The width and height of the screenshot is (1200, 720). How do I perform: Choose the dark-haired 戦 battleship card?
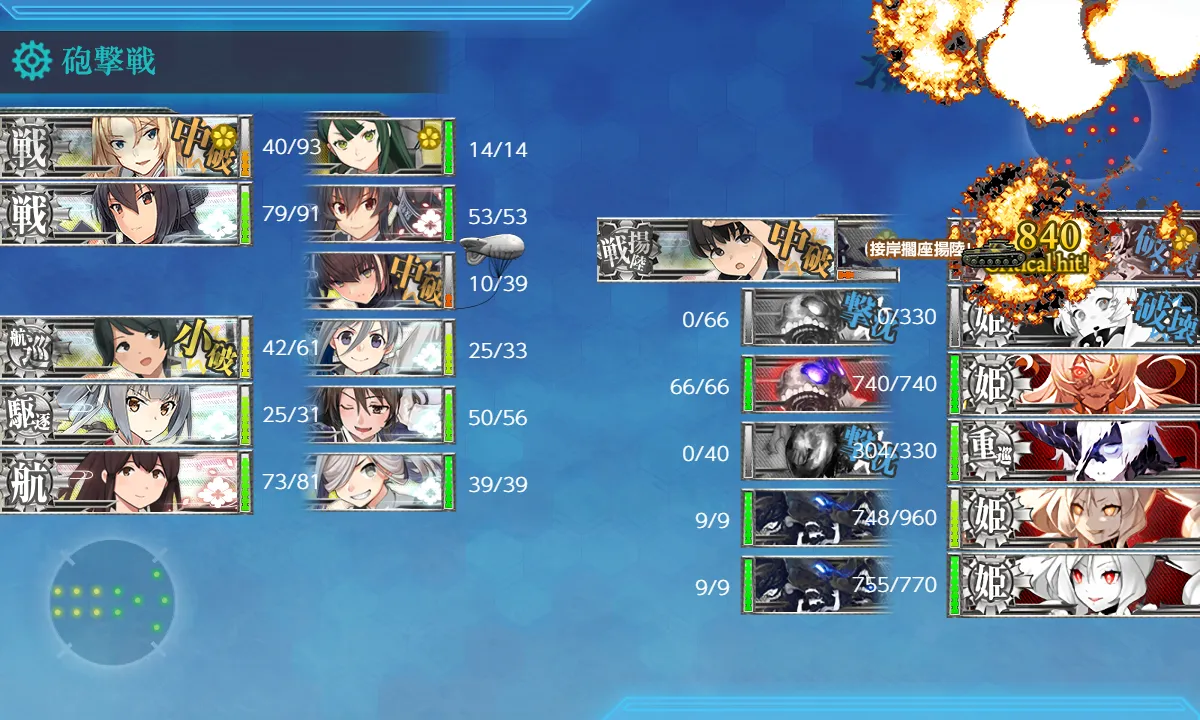click(x=125, y=215)
